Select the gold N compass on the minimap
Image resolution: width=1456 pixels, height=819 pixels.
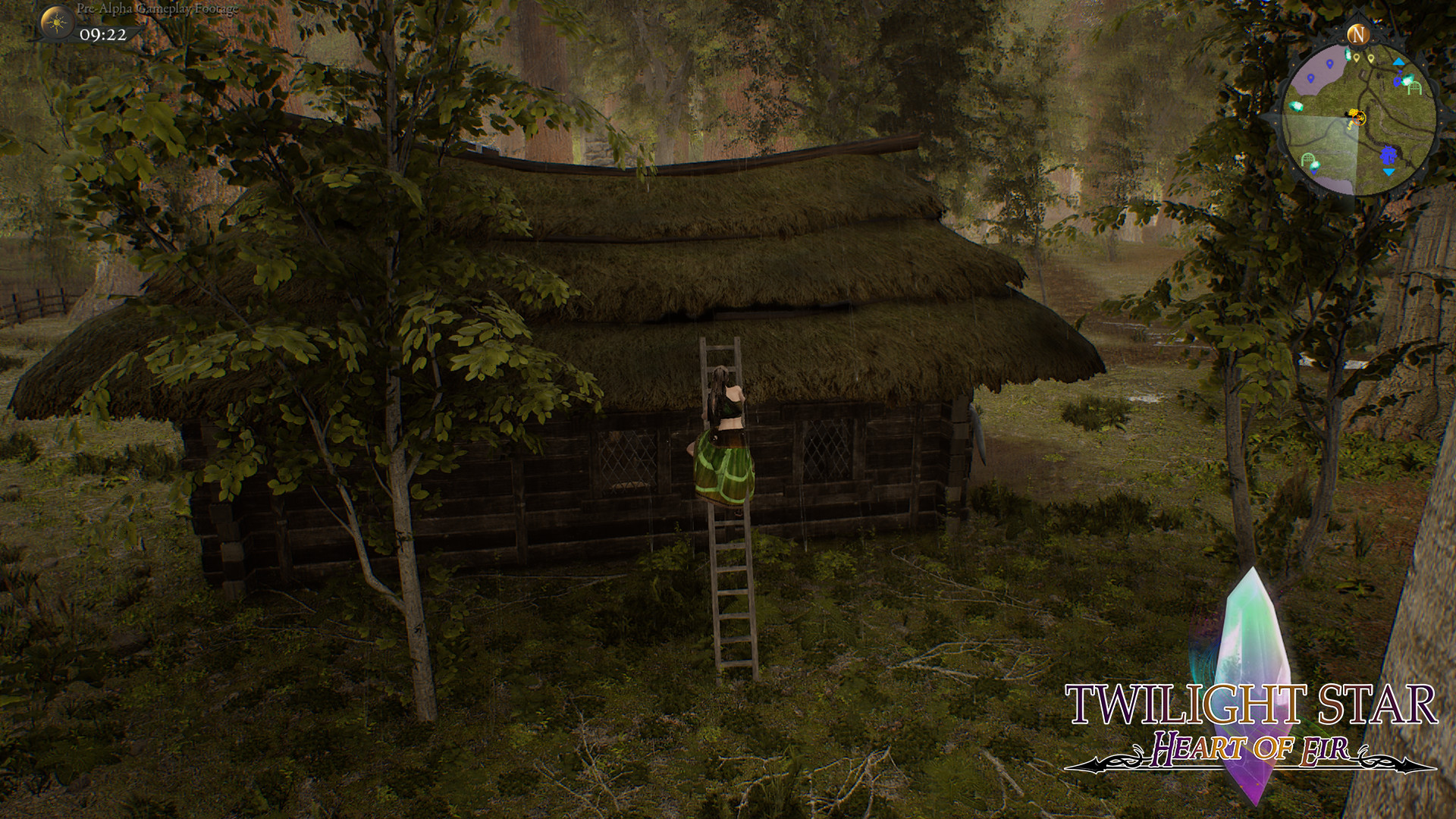[x=1357, y=35]
